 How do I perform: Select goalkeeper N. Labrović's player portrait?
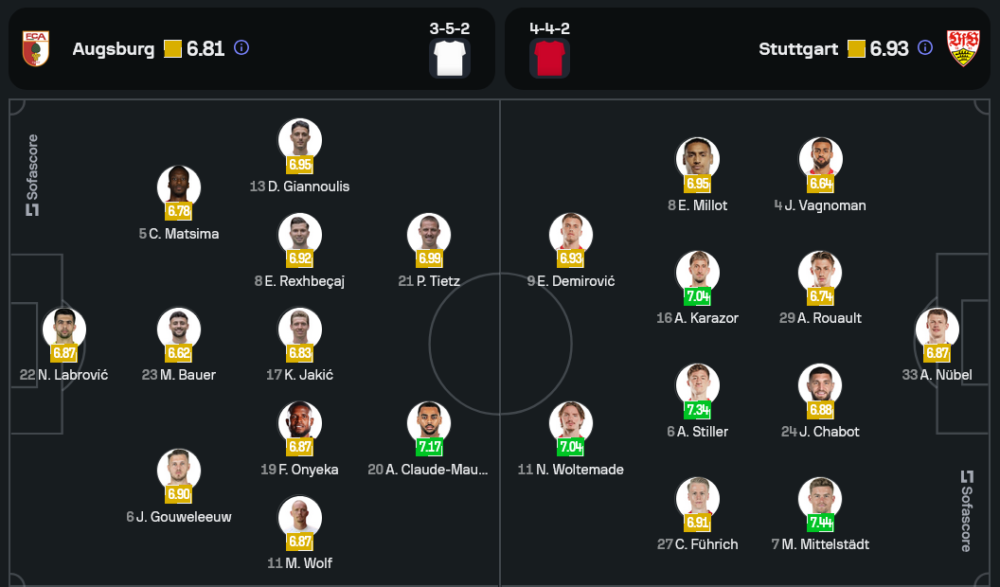(64, 330)
